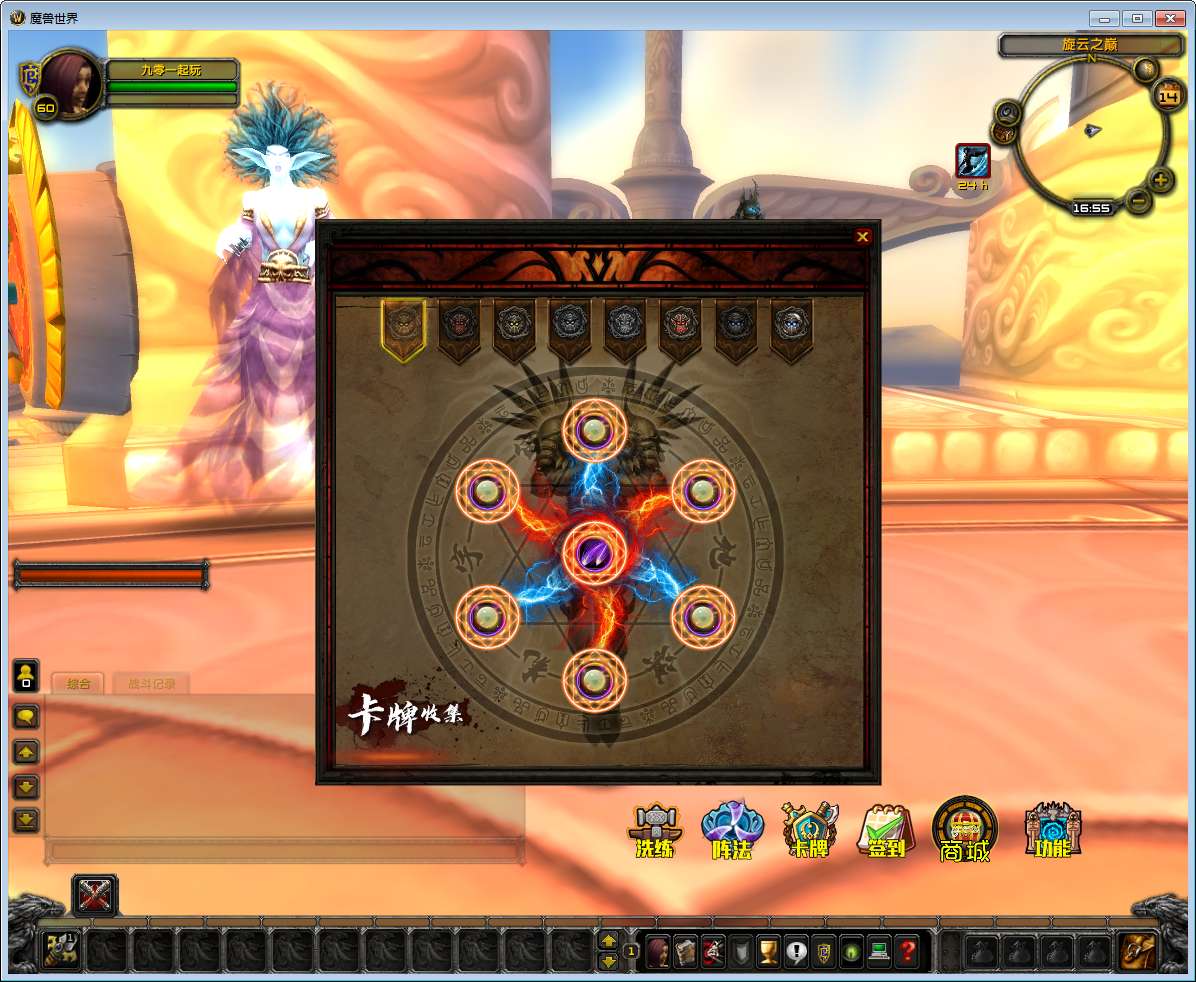Click the player portrait 九零一起玩
Image resolution: width=1196 pixels, height=982 pixels.
(70, 86)
